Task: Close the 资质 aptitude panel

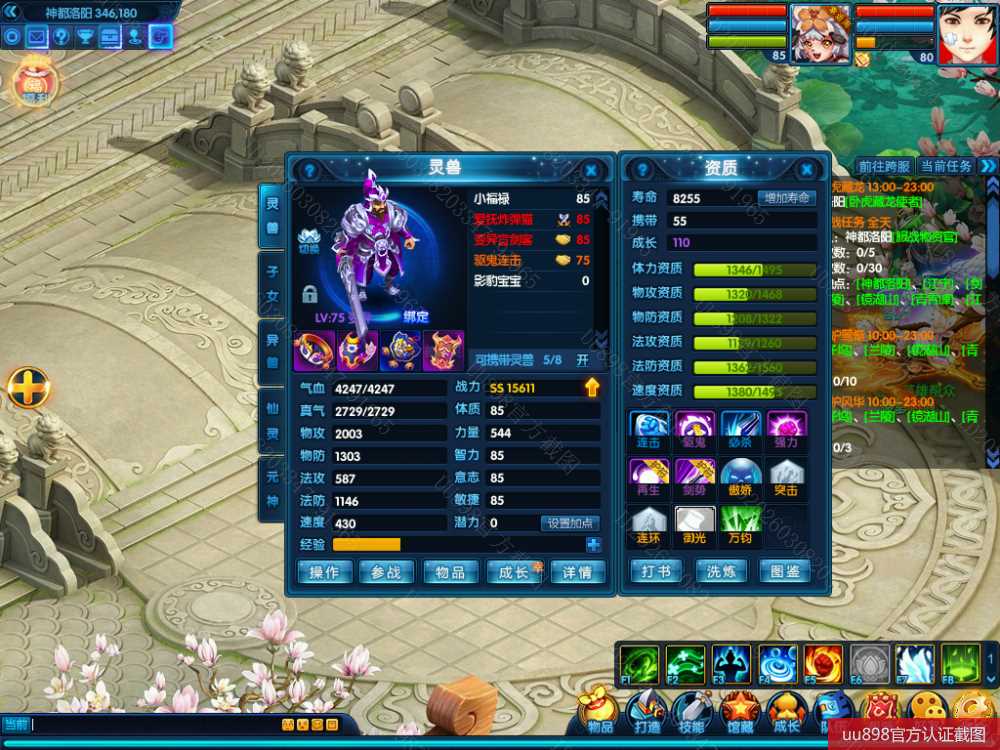Action: tap(804, 170)
